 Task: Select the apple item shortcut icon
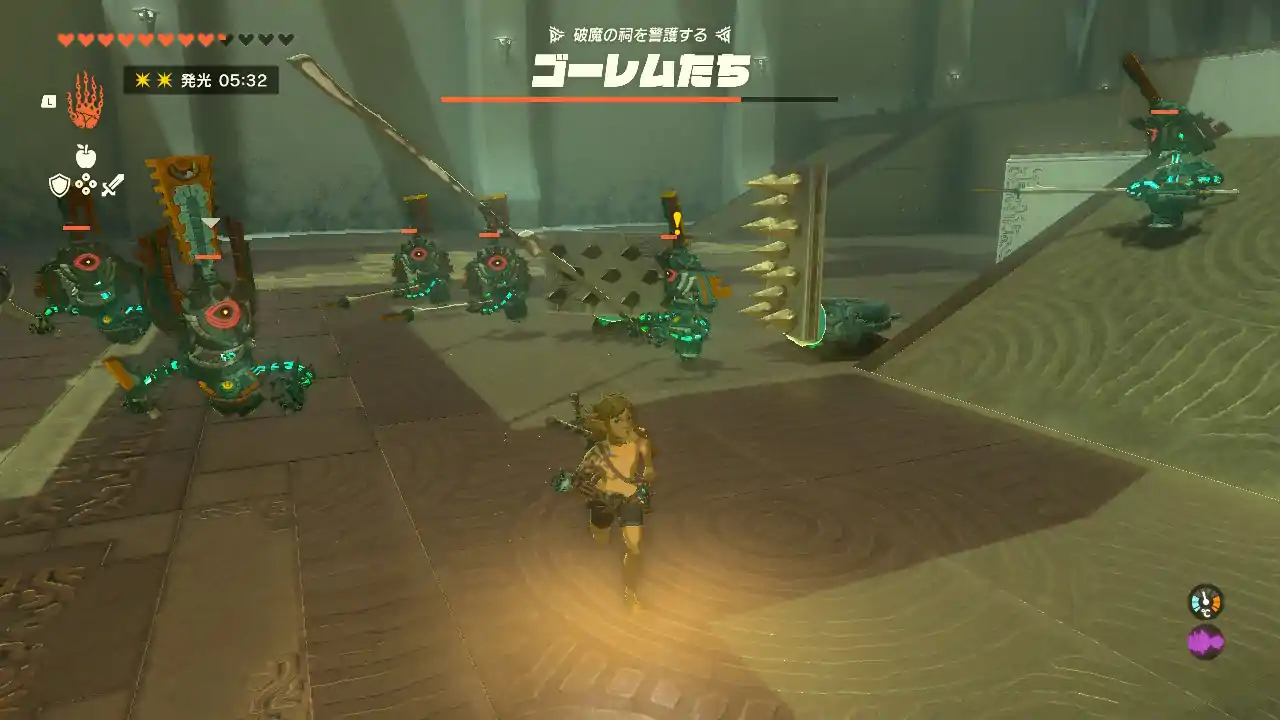point(85,155)
